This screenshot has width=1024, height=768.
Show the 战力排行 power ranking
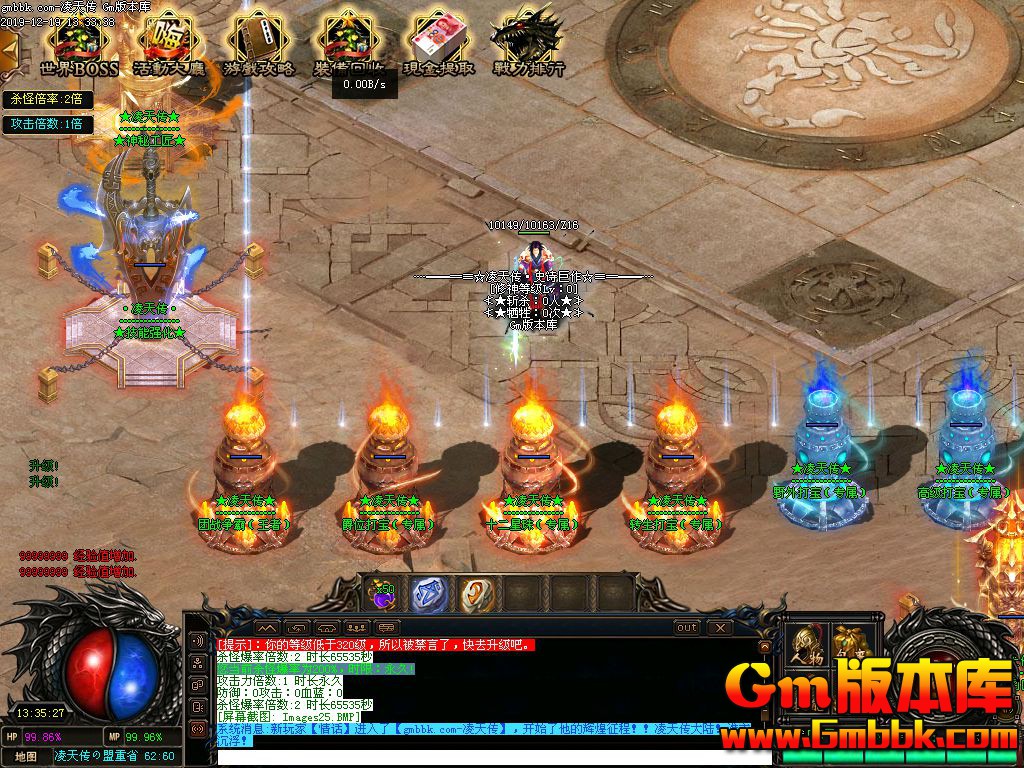527,43
